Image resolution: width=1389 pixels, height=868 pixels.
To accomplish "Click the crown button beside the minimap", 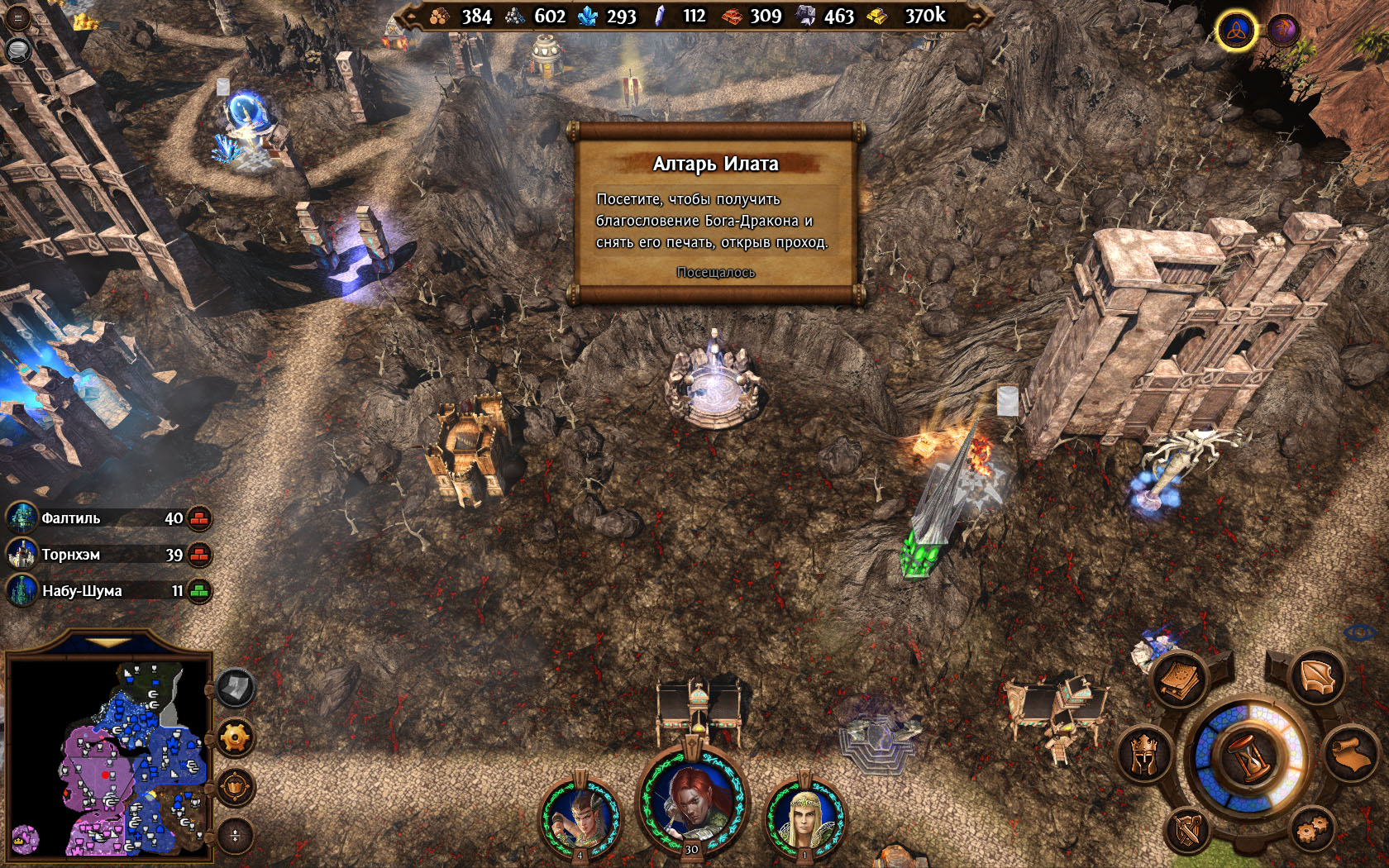I will (235, 786).
